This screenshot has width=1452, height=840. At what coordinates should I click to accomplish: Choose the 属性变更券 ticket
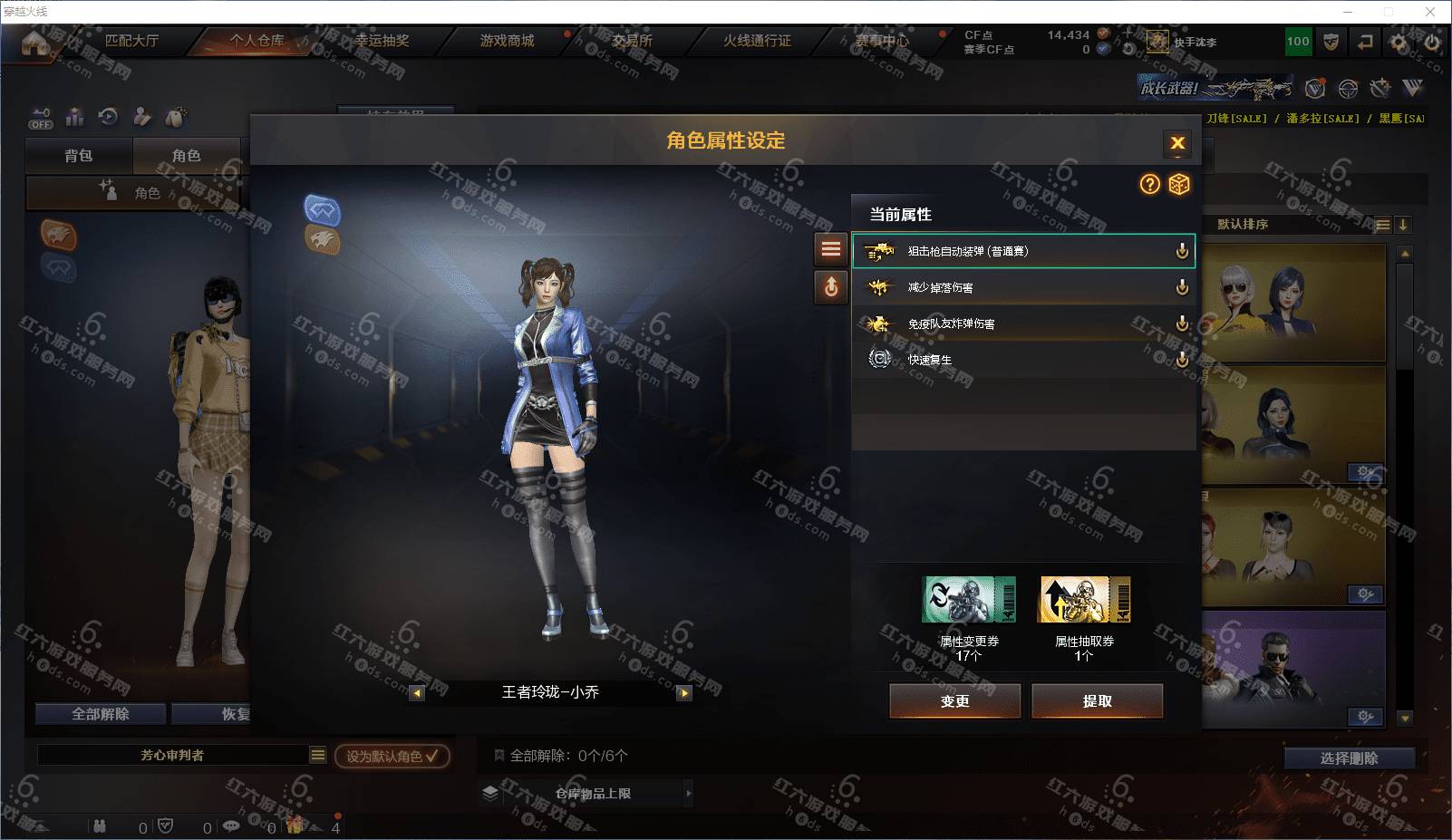[968, 600]
